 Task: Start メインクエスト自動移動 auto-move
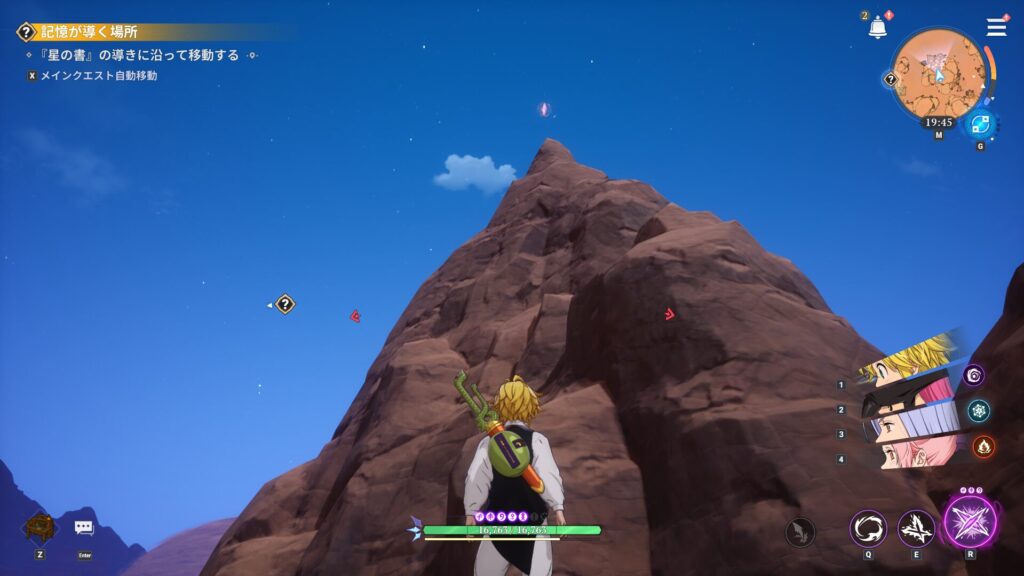98,75
